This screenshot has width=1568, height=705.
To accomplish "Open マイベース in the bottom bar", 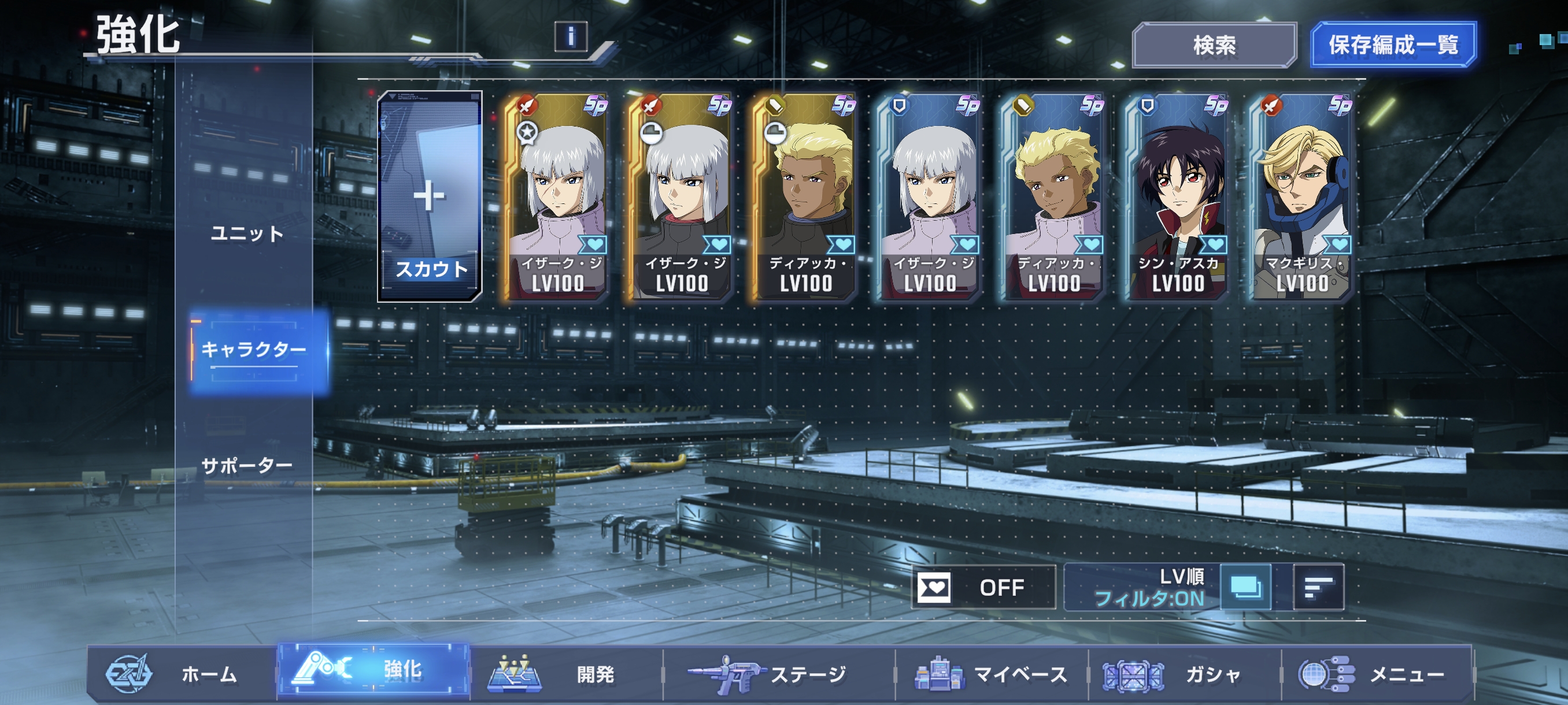I will click(992, 674).
